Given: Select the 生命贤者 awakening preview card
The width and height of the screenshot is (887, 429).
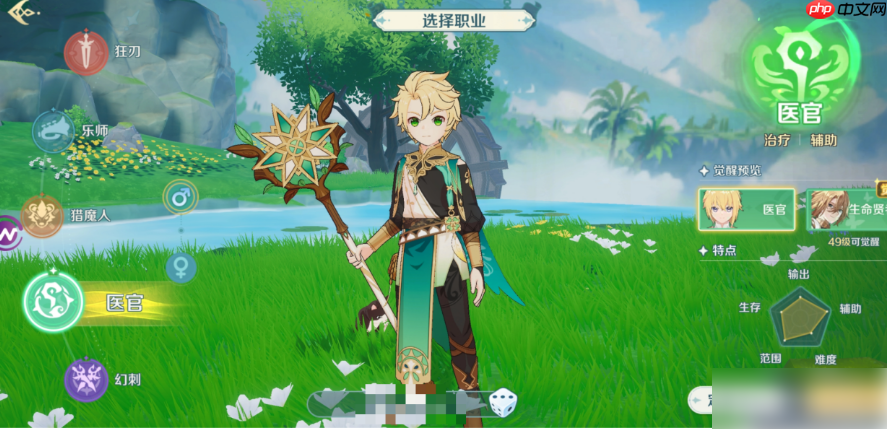Looking at the screenshot, I should click(846, 210).
